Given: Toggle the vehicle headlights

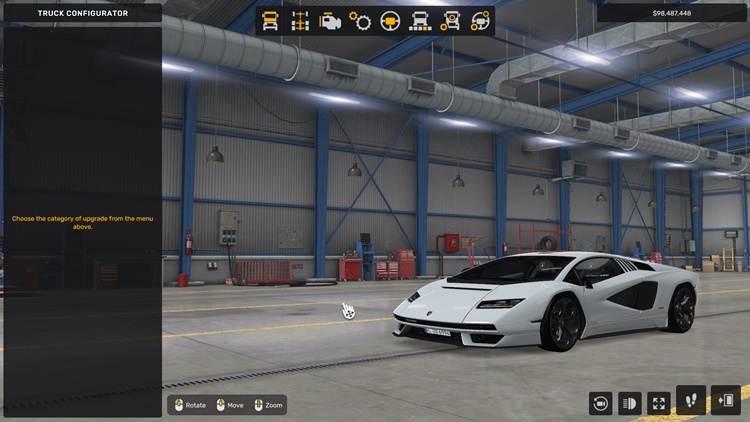Looking at the screenshot, I should tap(630, 403).
